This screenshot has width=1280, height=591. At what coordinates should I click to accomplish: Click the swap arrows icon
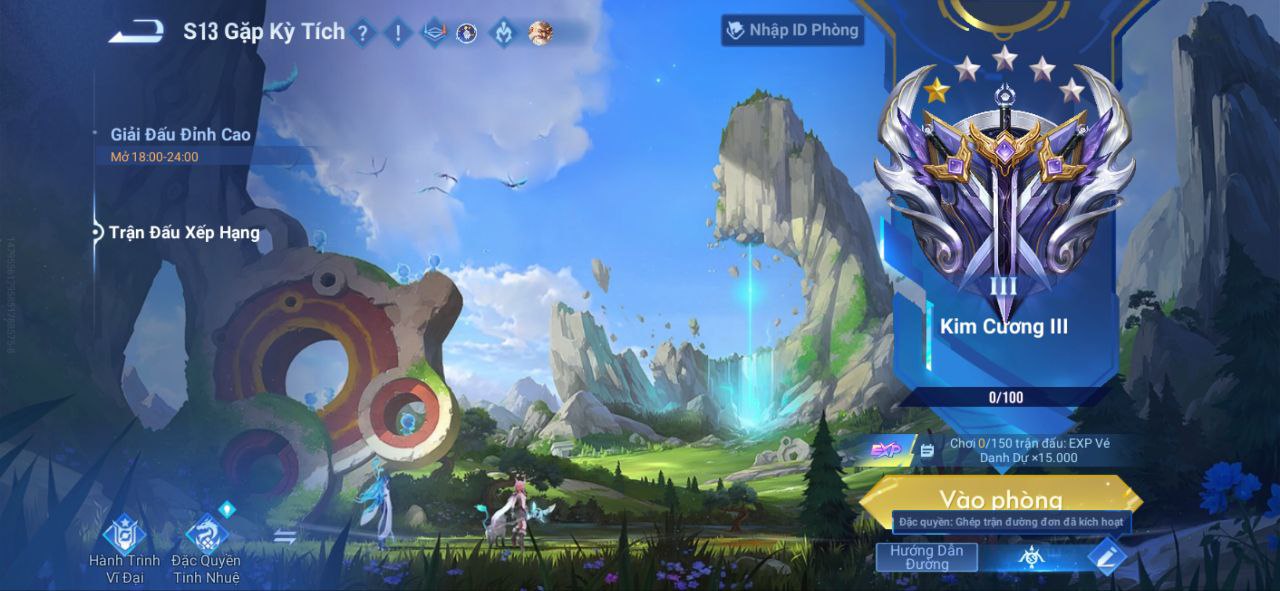(285, 536)
